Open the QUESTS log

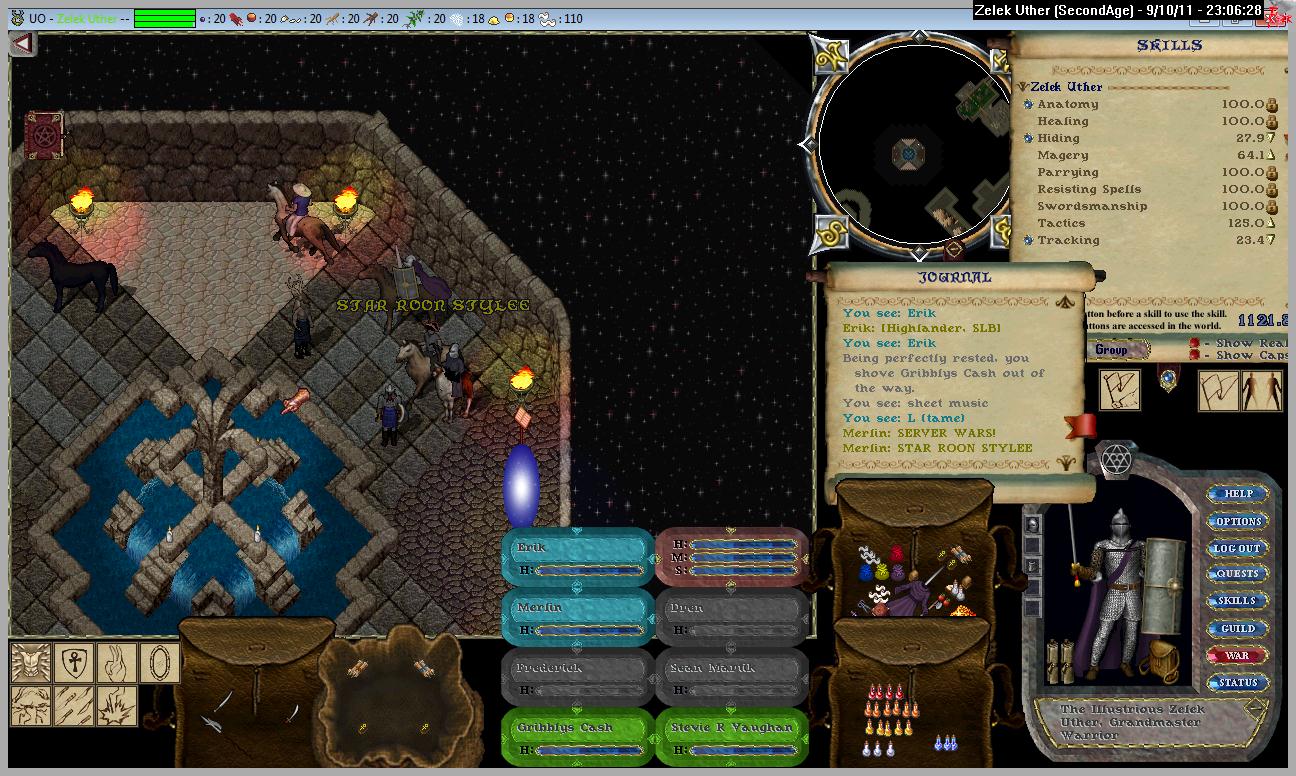point(1238,574)
